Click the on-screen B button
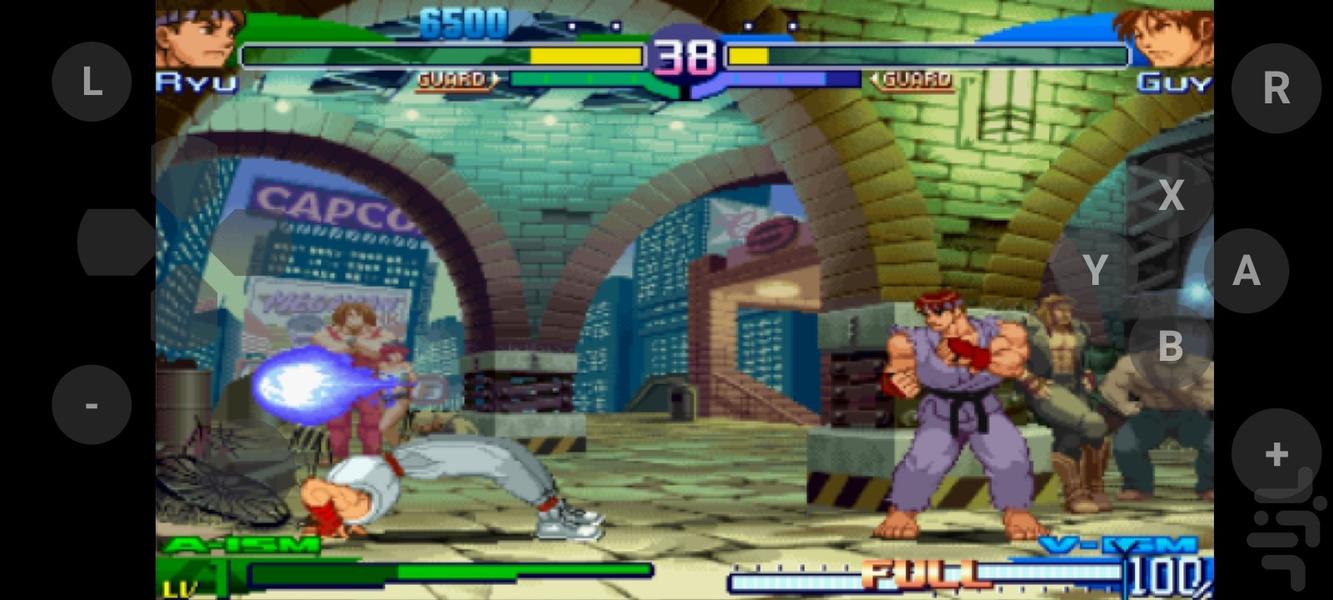1333x600 pixels. click(x=1171, y=346)
